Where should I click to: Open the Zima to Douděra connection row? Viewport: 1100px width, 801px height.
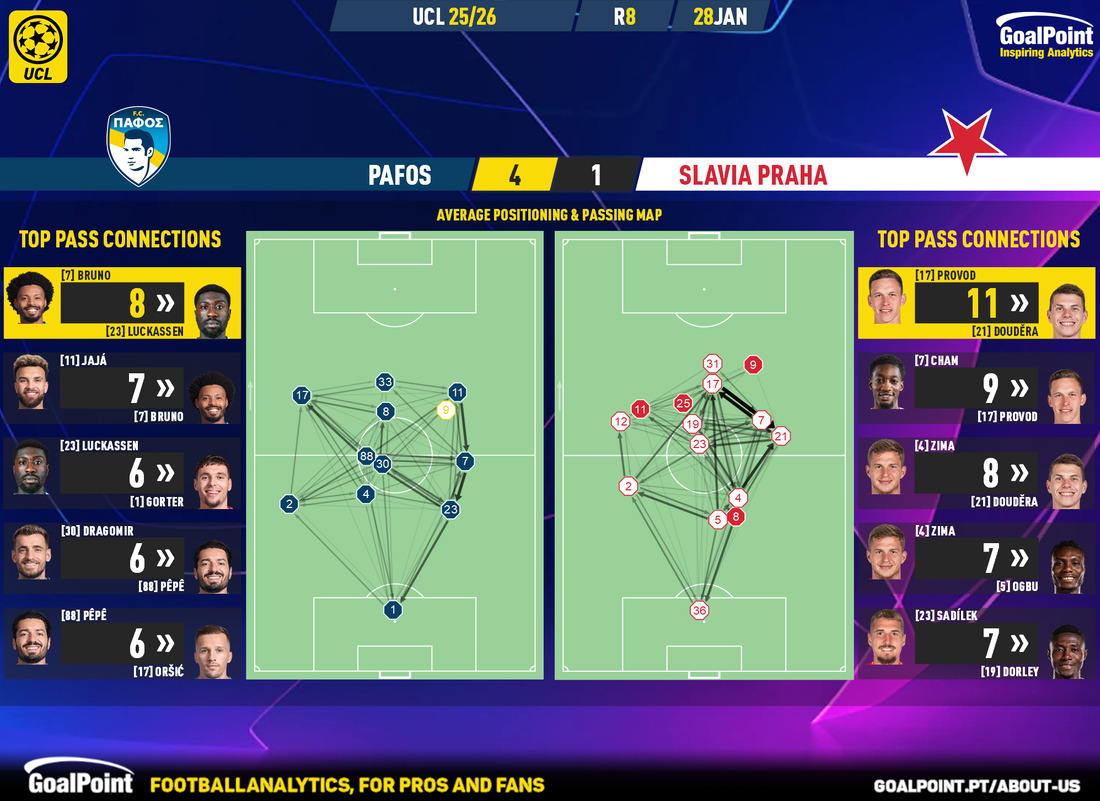click(978, 473)
